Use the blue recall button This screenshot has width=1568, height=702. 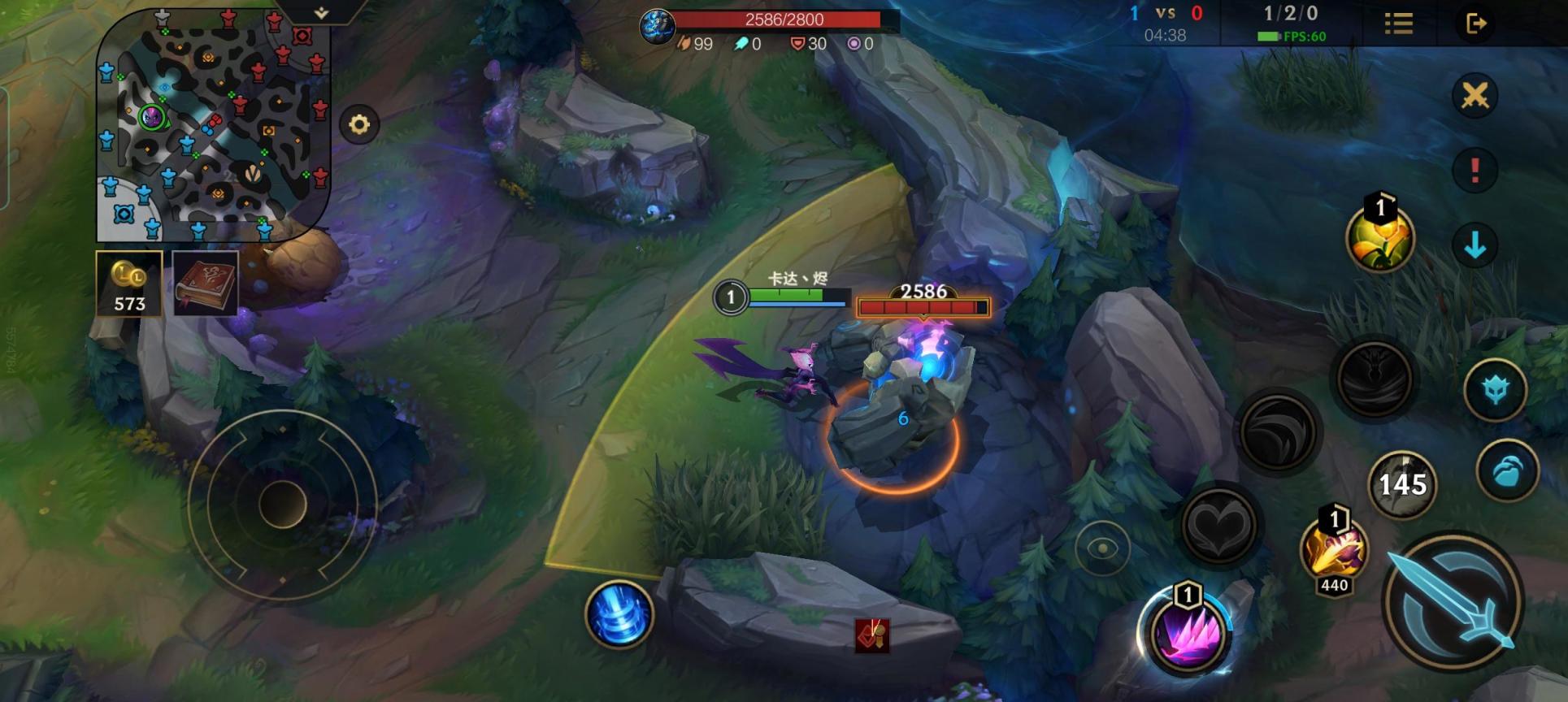pyautogui.click(x=619, y=614)
